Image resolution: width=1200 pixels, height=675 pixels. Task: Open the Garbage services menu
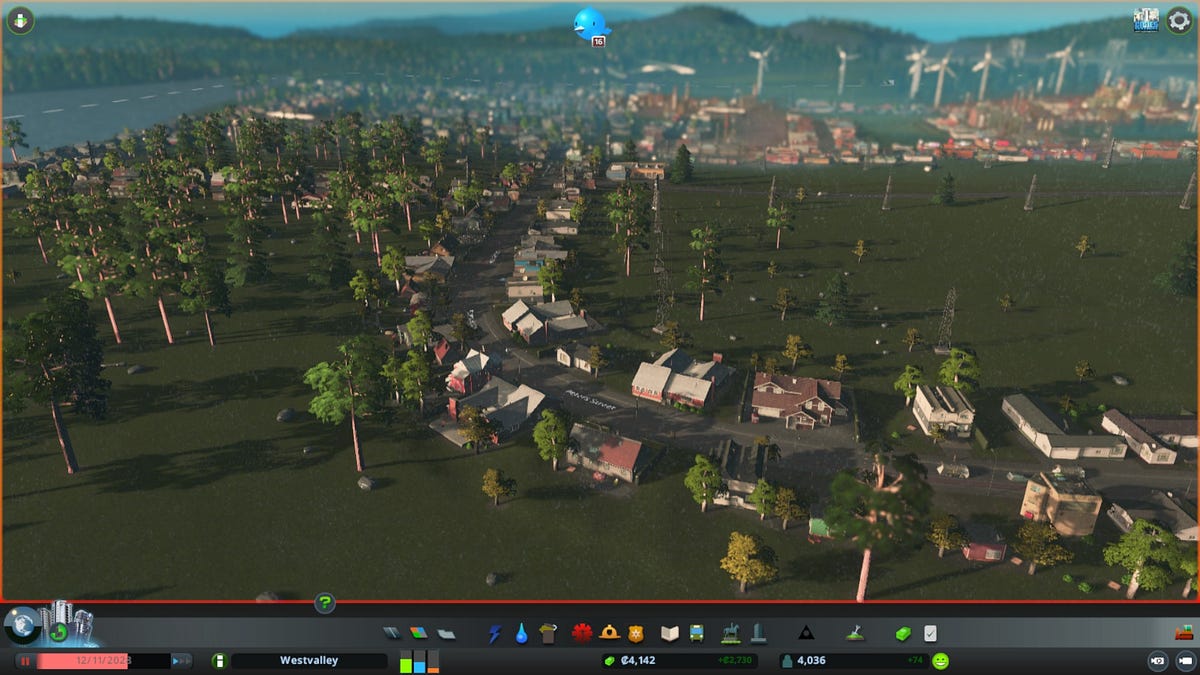pos(546,633)
